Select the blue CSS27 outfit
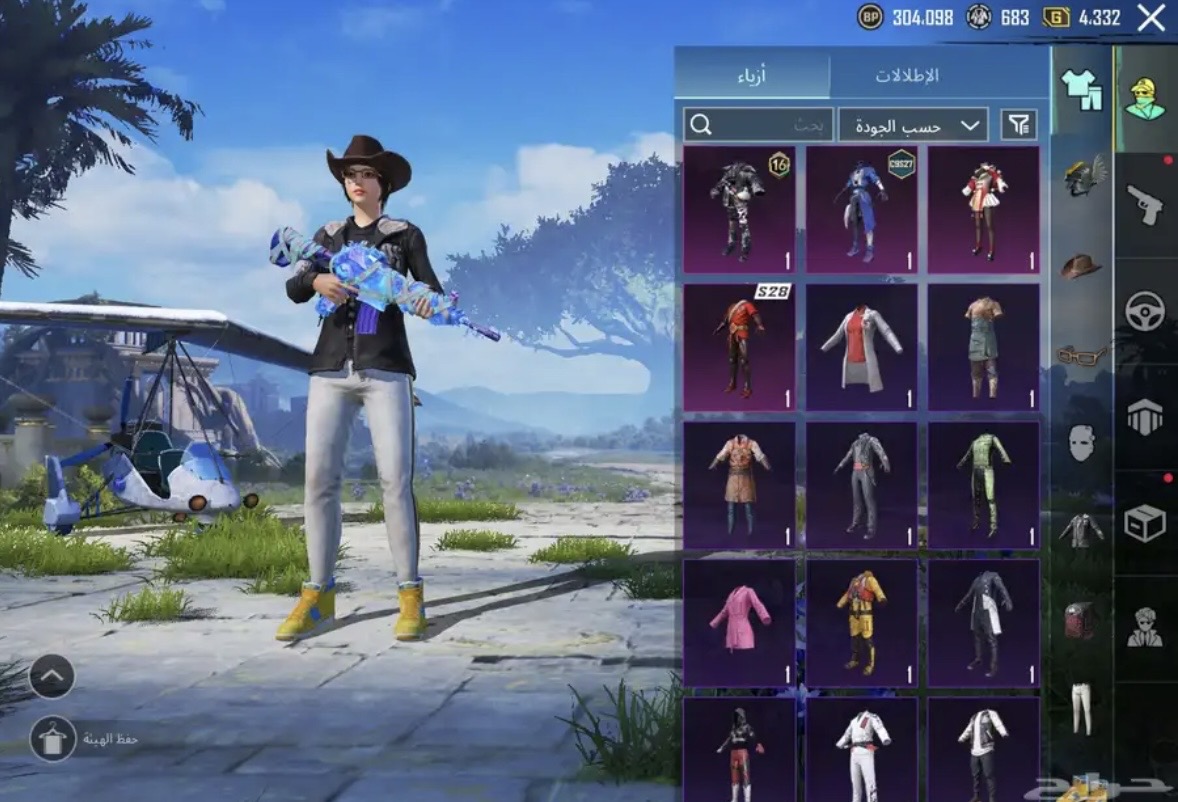Screen dimensions: 1178x802 (861, 210)
